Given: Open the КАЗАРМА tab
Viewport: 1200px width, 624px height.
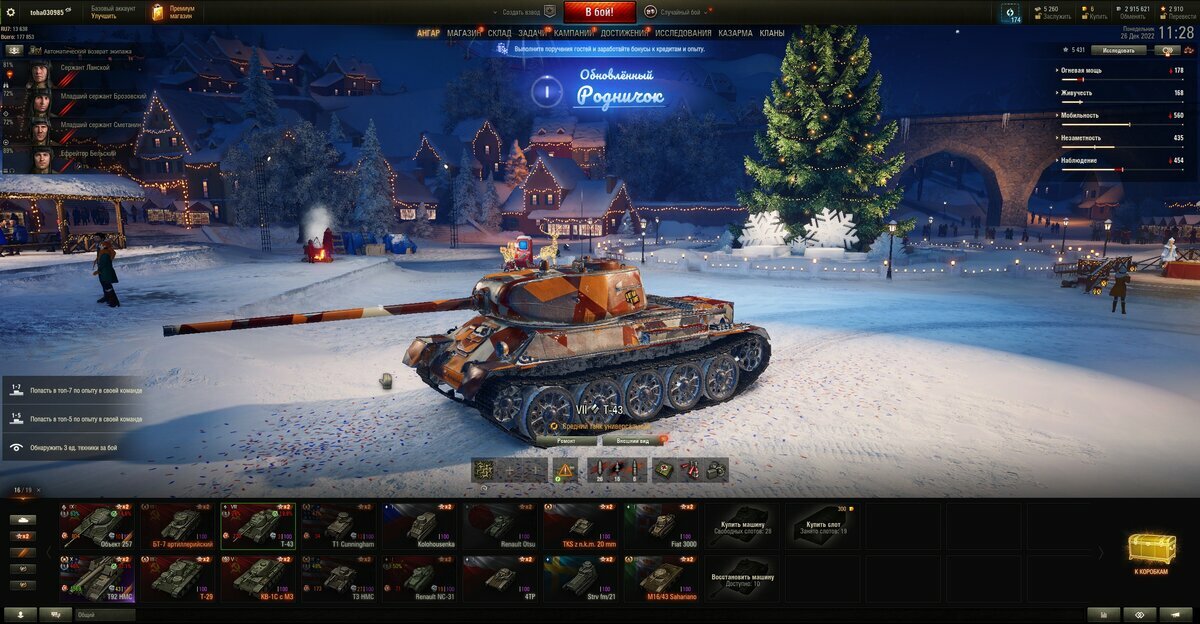Looking at the screenshot, I should click(735, 33).
